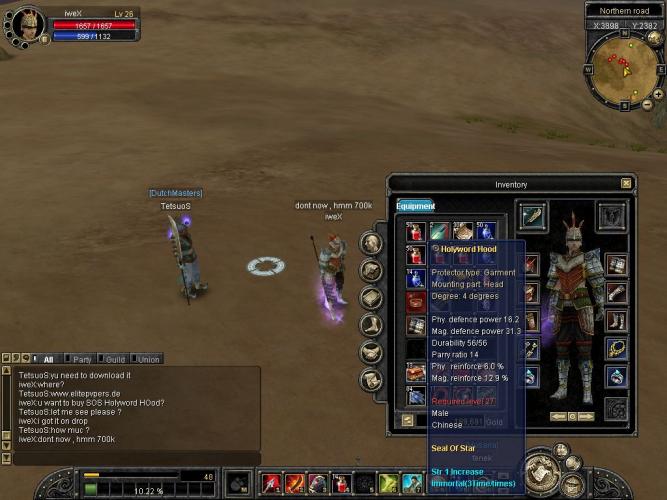Select the Guild chat tab
This screenshot has height=500, width=667.
[115, 359]
